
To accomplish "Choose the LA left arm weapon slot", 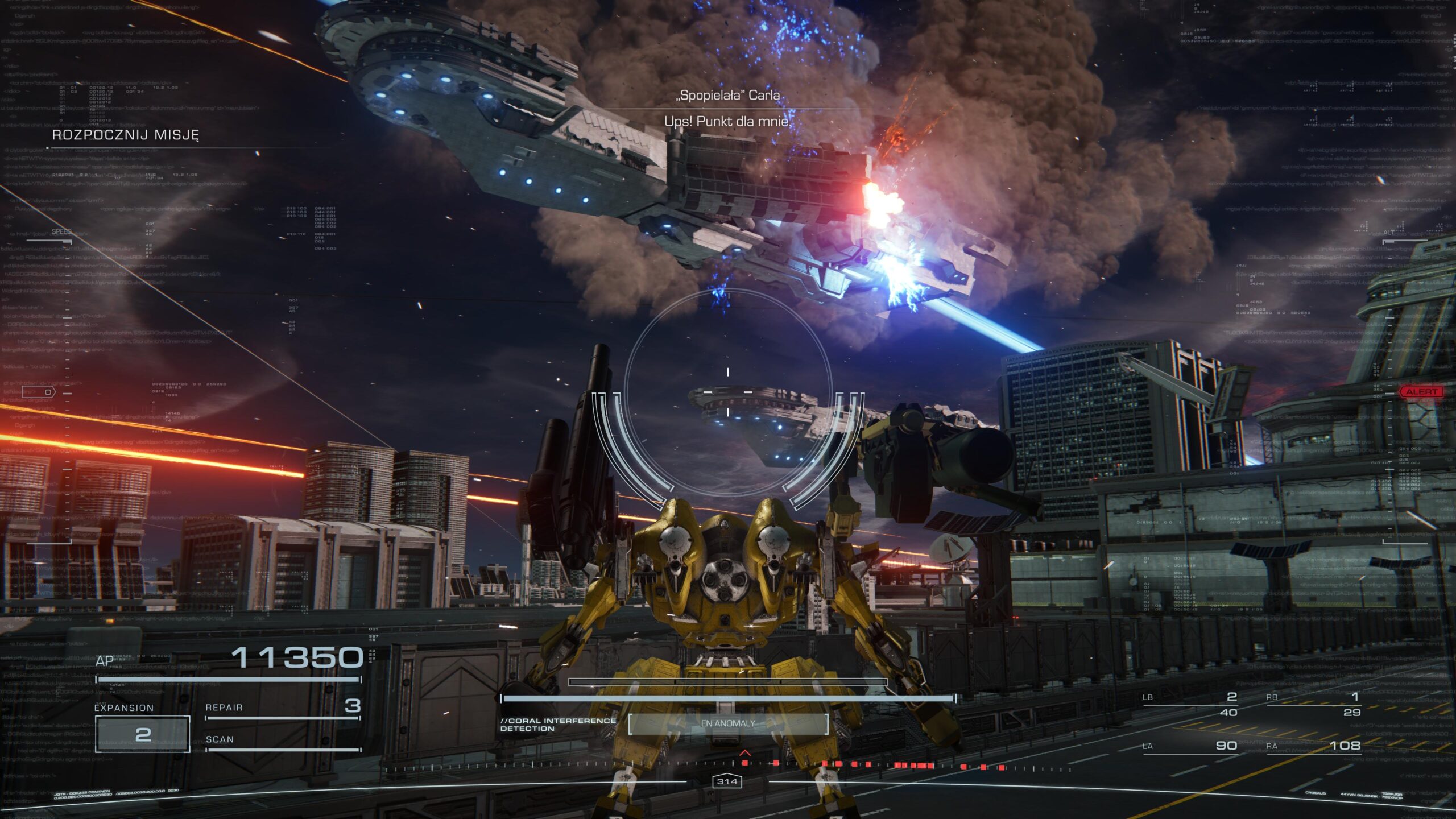I will (x=1190, y=746).
